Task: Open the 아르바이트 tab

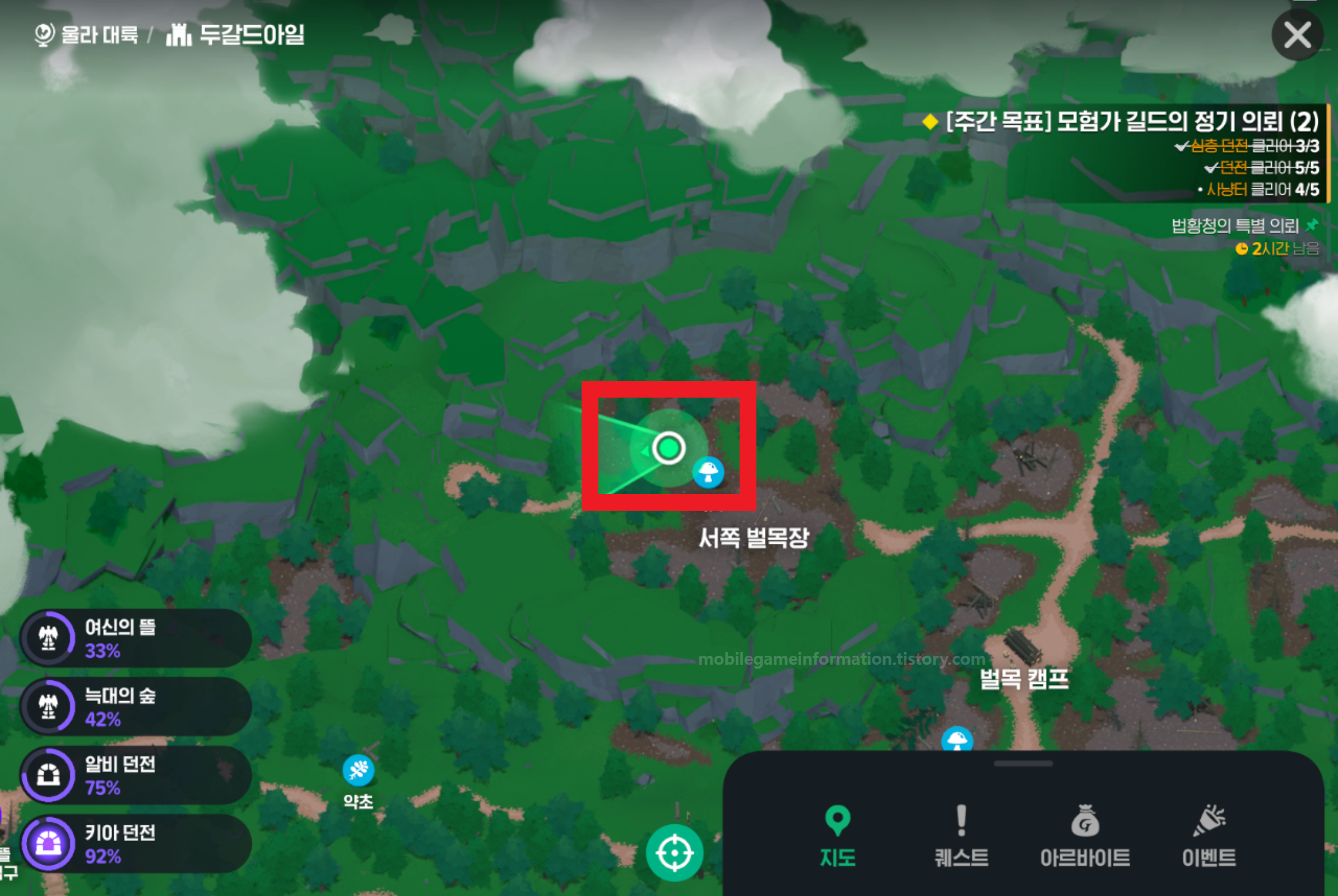Action: pyautogui.click(x=1086, y=839)
